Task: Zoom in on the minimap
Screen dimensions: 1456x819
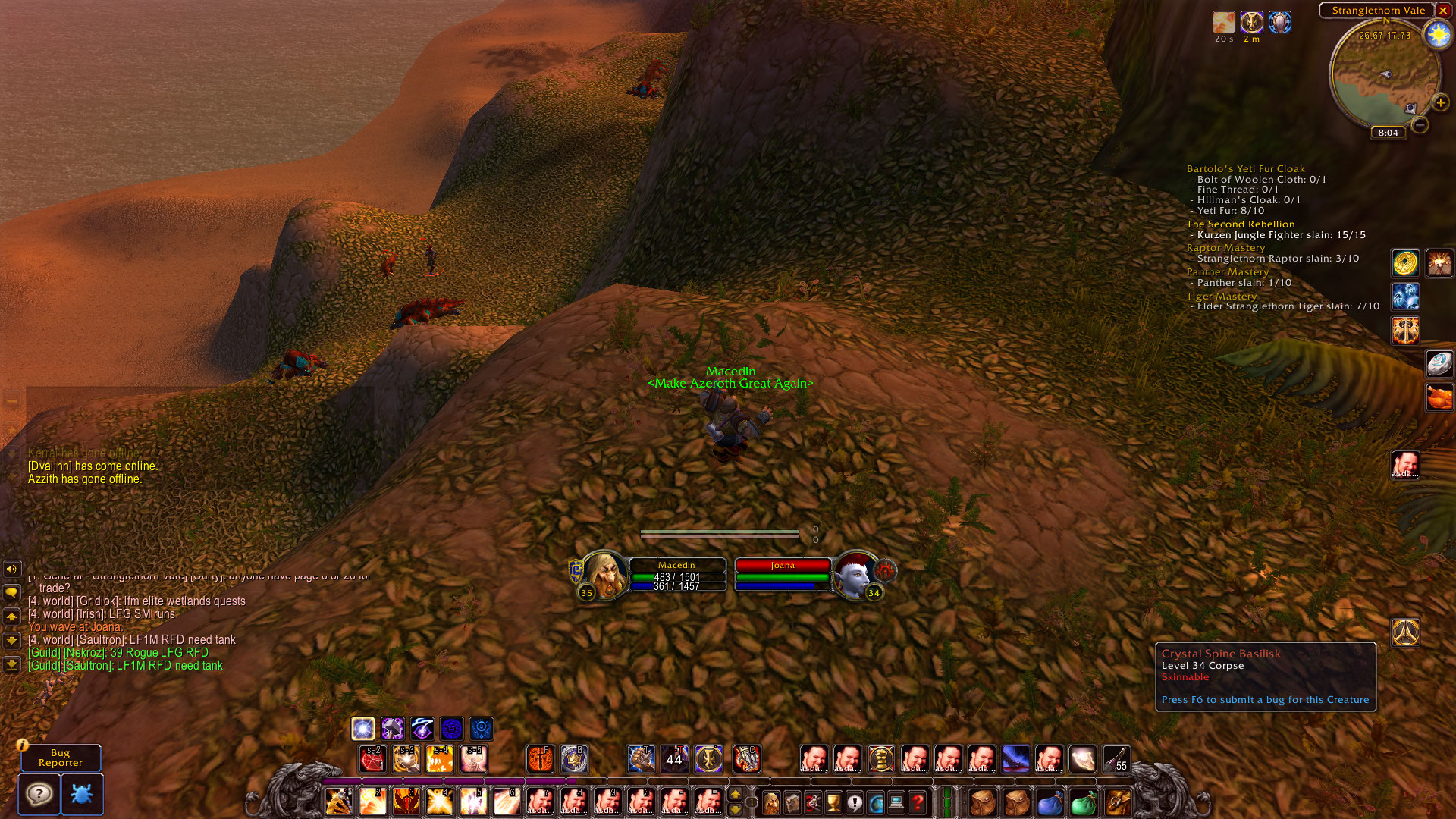Action: (x=1440, y=102)
